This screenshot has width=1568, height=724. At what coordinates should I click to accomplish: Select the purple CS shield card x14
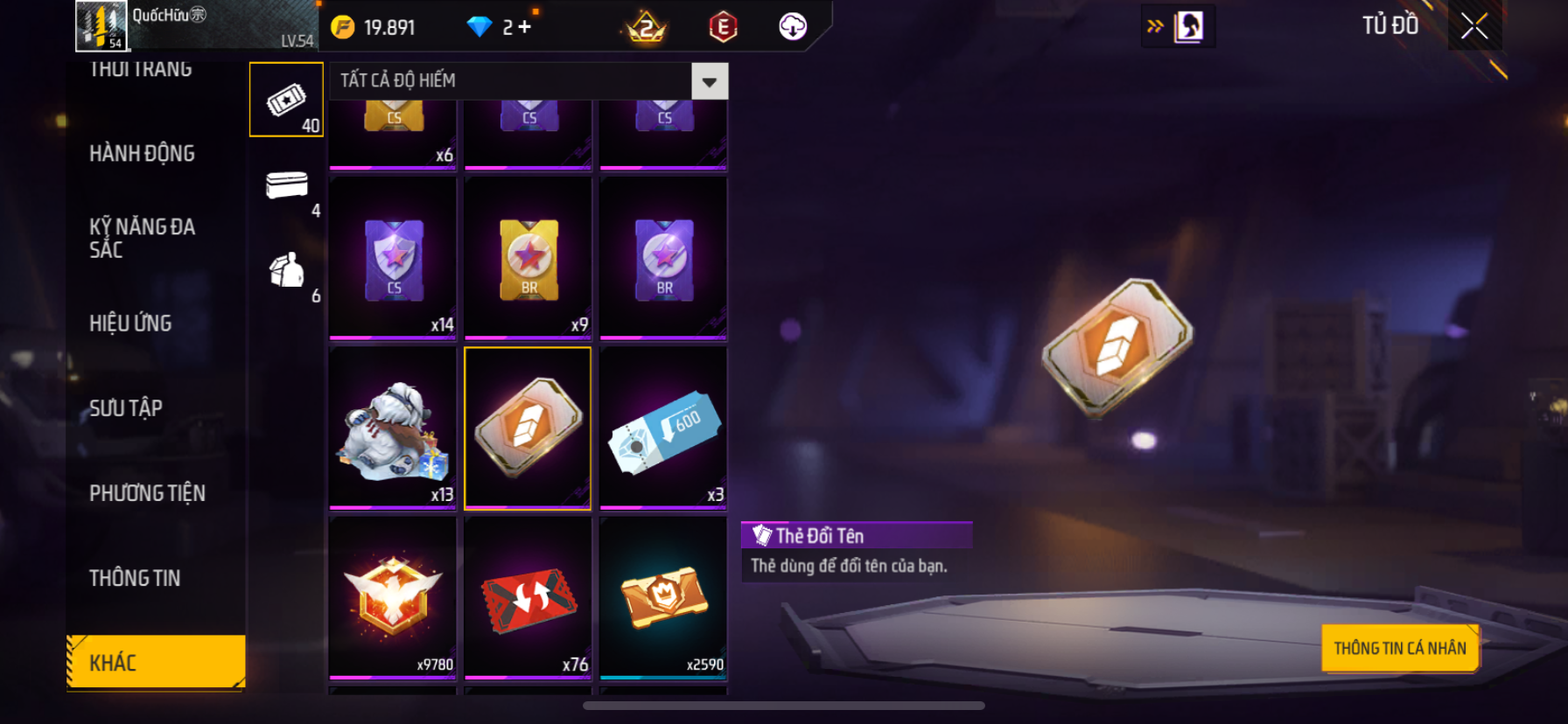(x=393, y=258)
